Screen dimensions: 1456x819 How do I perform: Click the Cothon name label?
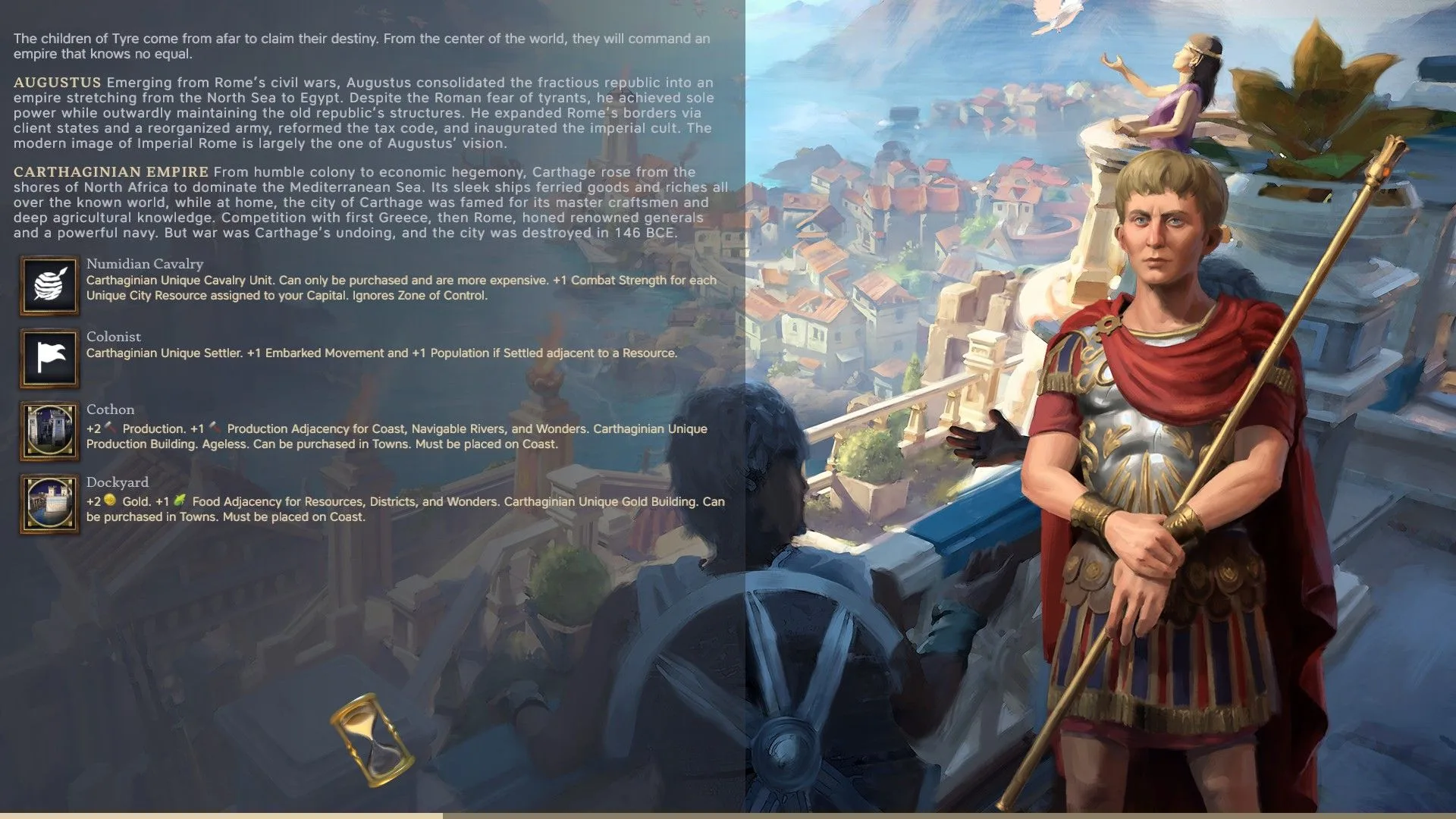pyautogui.click(x=111, y=409)
